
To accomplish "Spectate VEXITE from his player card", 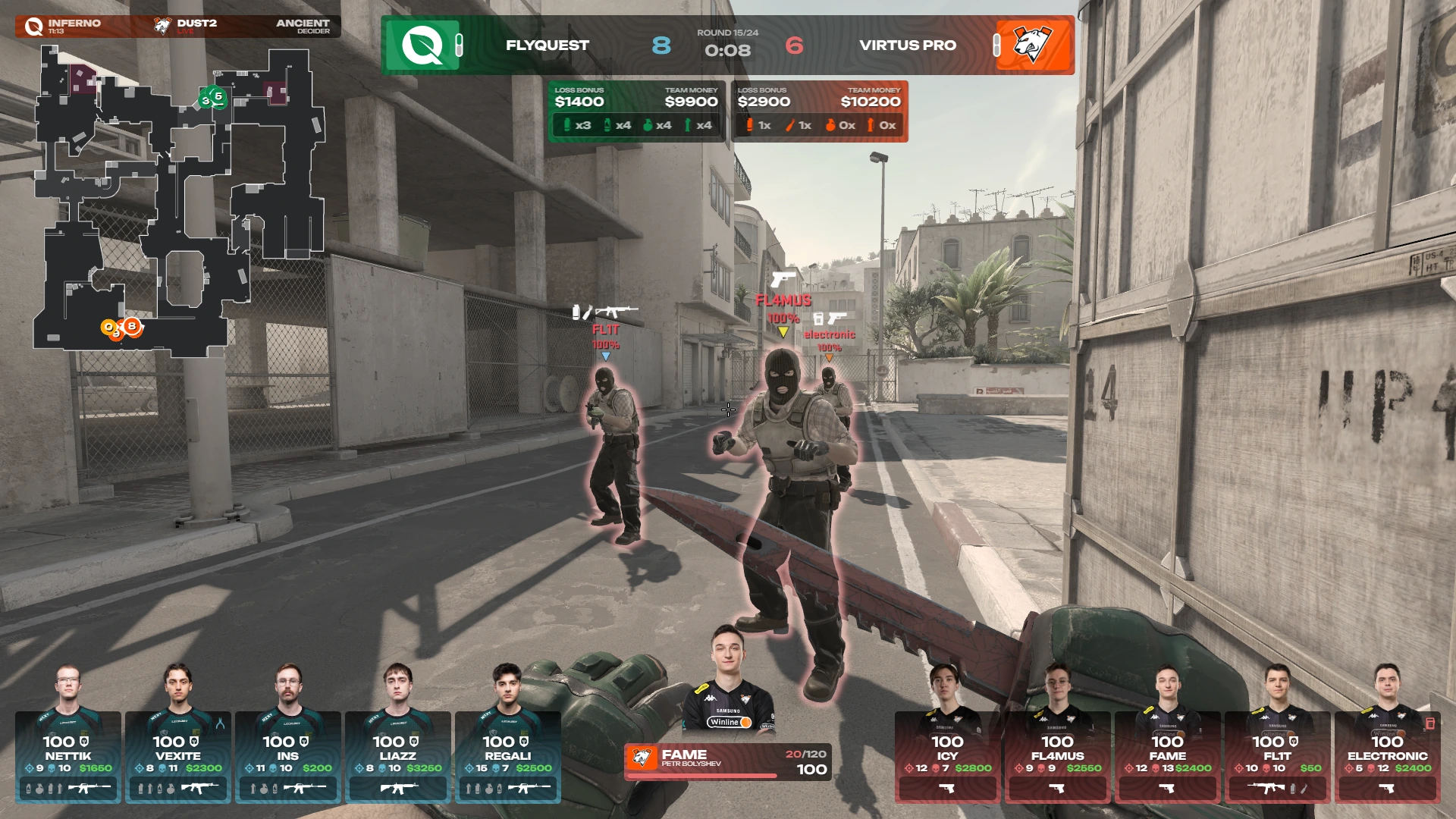I will point(178,757).
